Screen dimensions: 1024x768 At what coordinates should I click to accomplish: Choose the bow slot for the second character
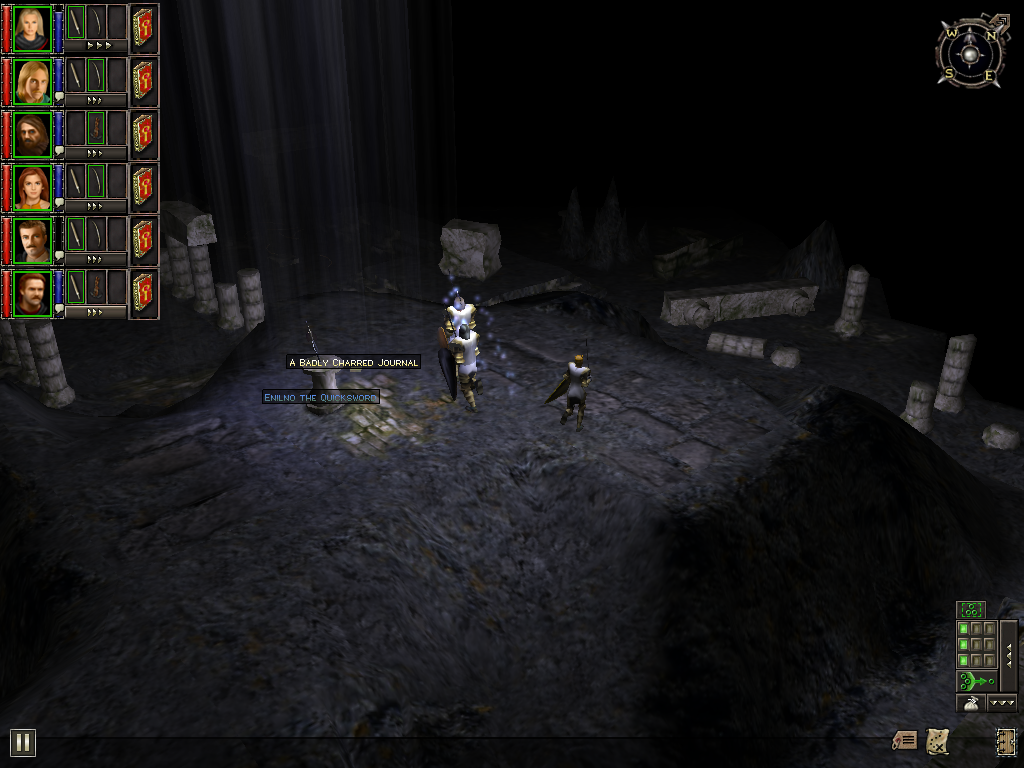96,75
